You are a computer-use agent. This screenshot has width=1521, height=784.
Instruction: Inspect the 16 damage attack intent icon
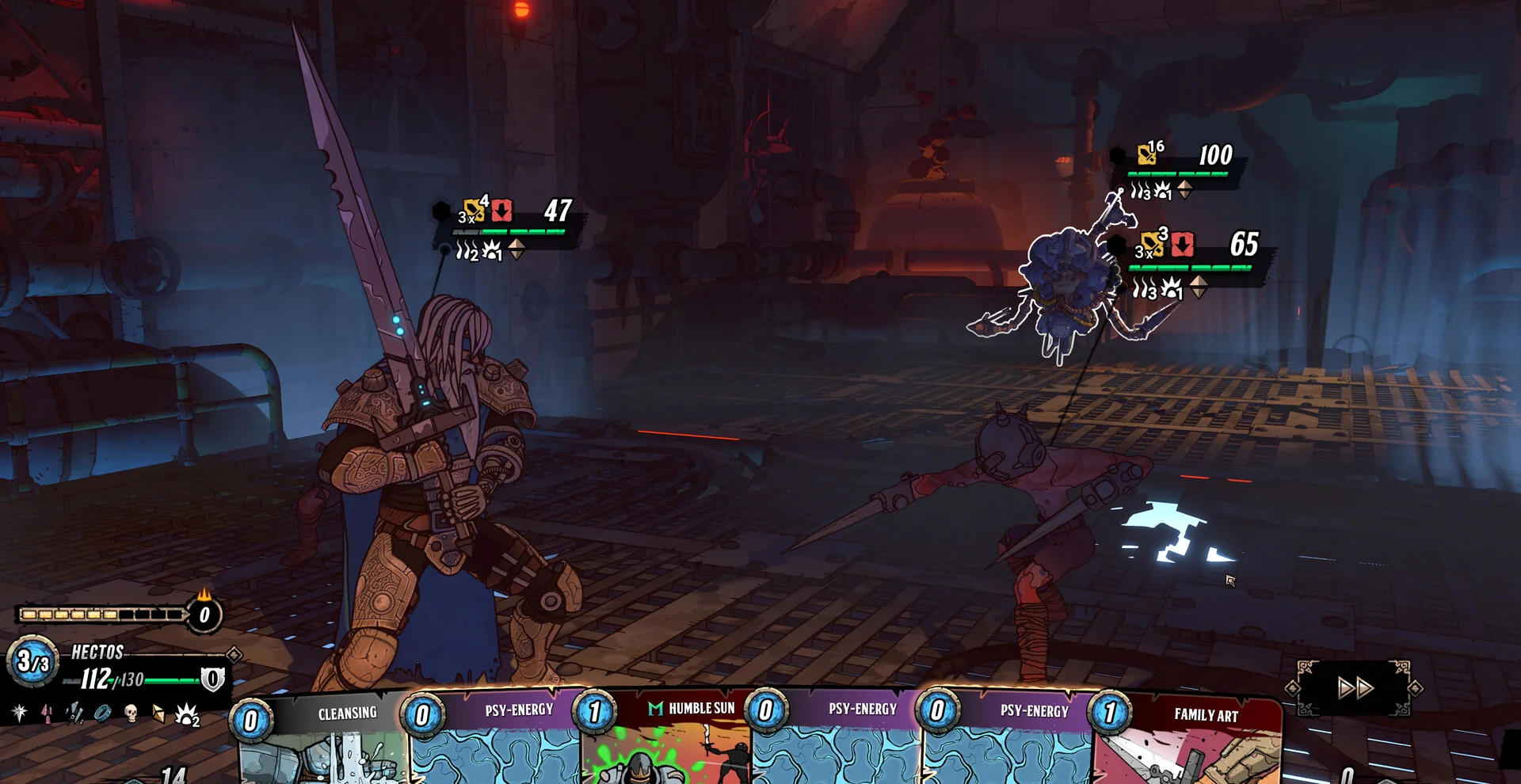[x=1147, y=154]
